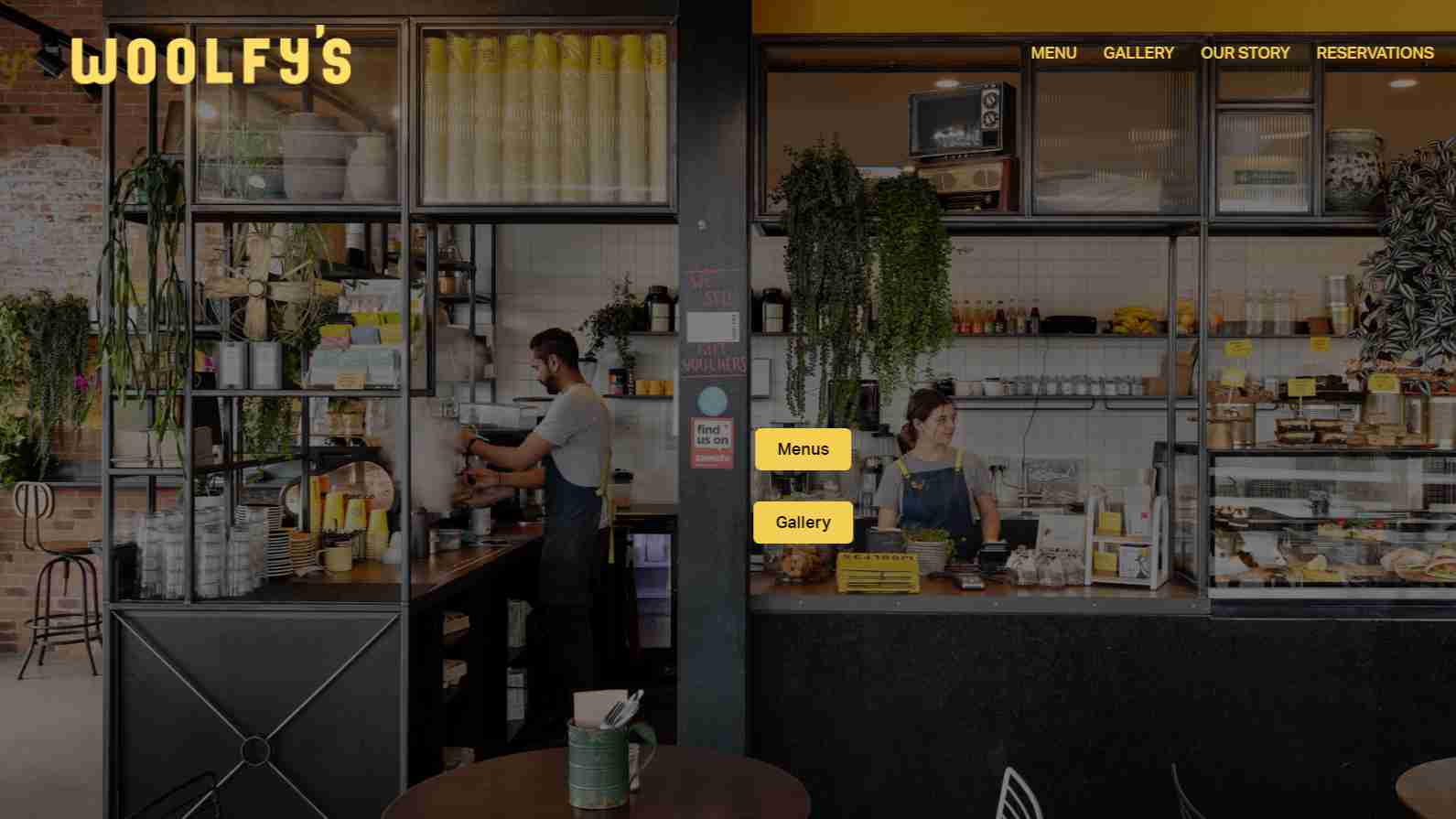Click RESERVATIONS in the navigation bar
This screenshot has width=1456, height=819.
pyautogui.click(x=1375, y=52)
